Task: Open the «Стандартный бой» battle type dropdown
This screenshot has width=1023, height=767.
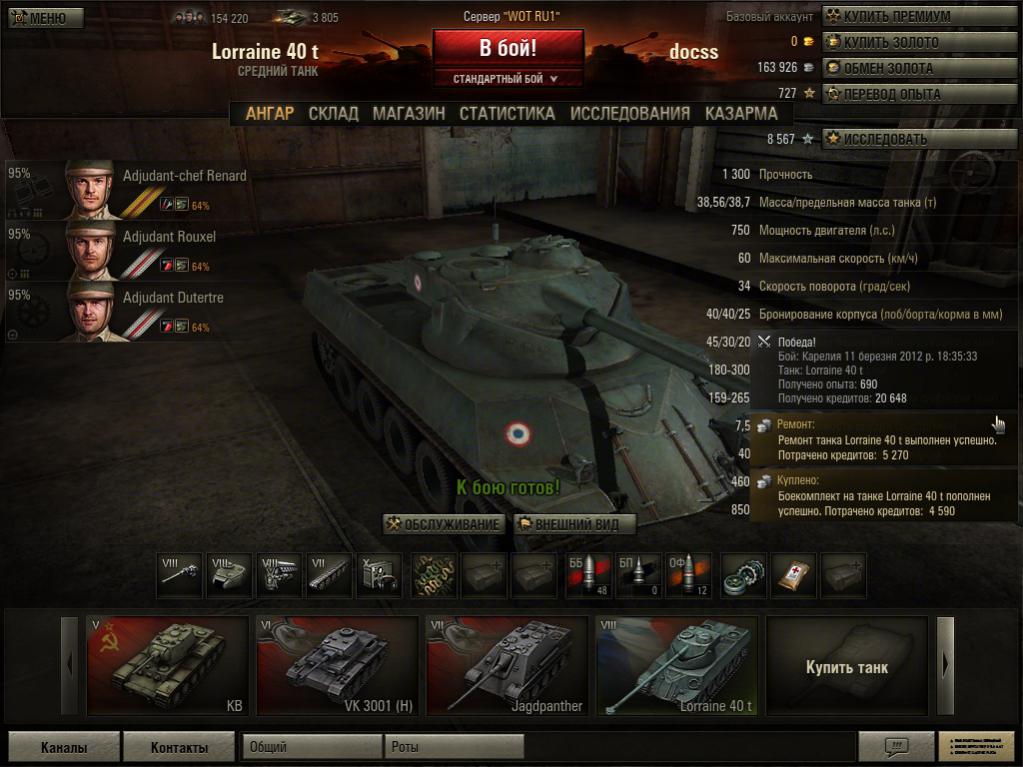Action: [x=508, y=78]
